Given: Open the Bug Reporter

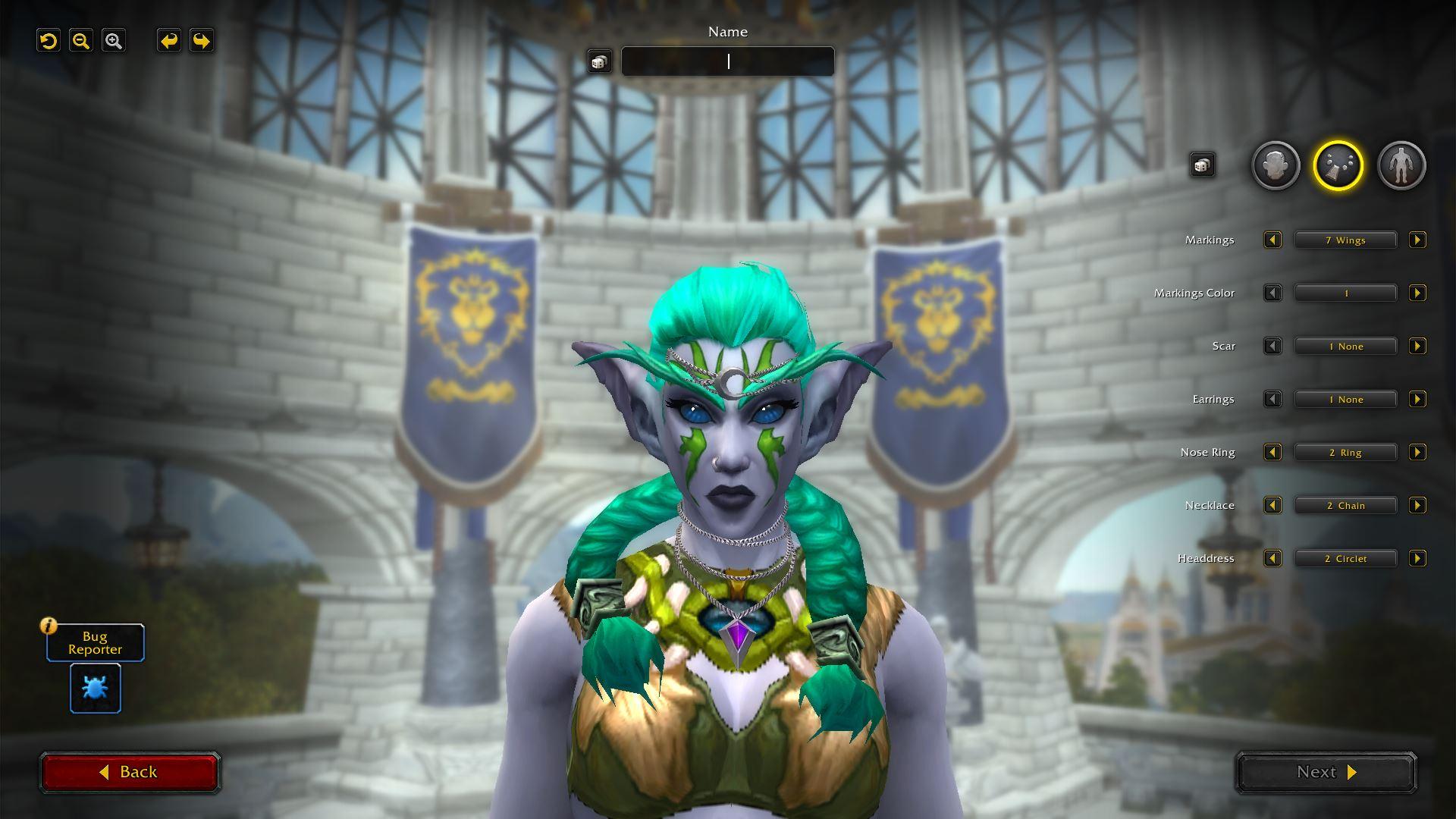Looking at the screenshot, I should pos(96,688).
